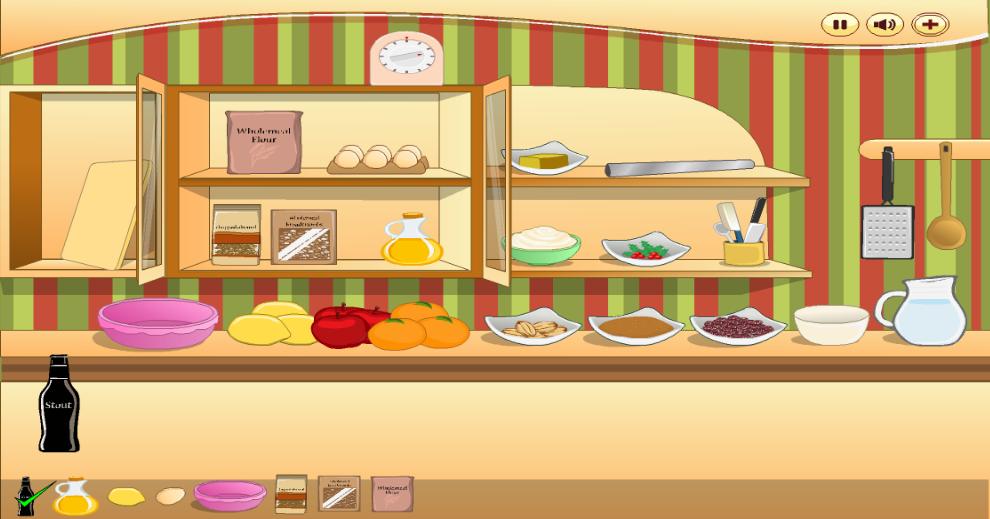Select the oil bottle icon in the ingredient bar
990x519 pixels.
click(75, 496)
